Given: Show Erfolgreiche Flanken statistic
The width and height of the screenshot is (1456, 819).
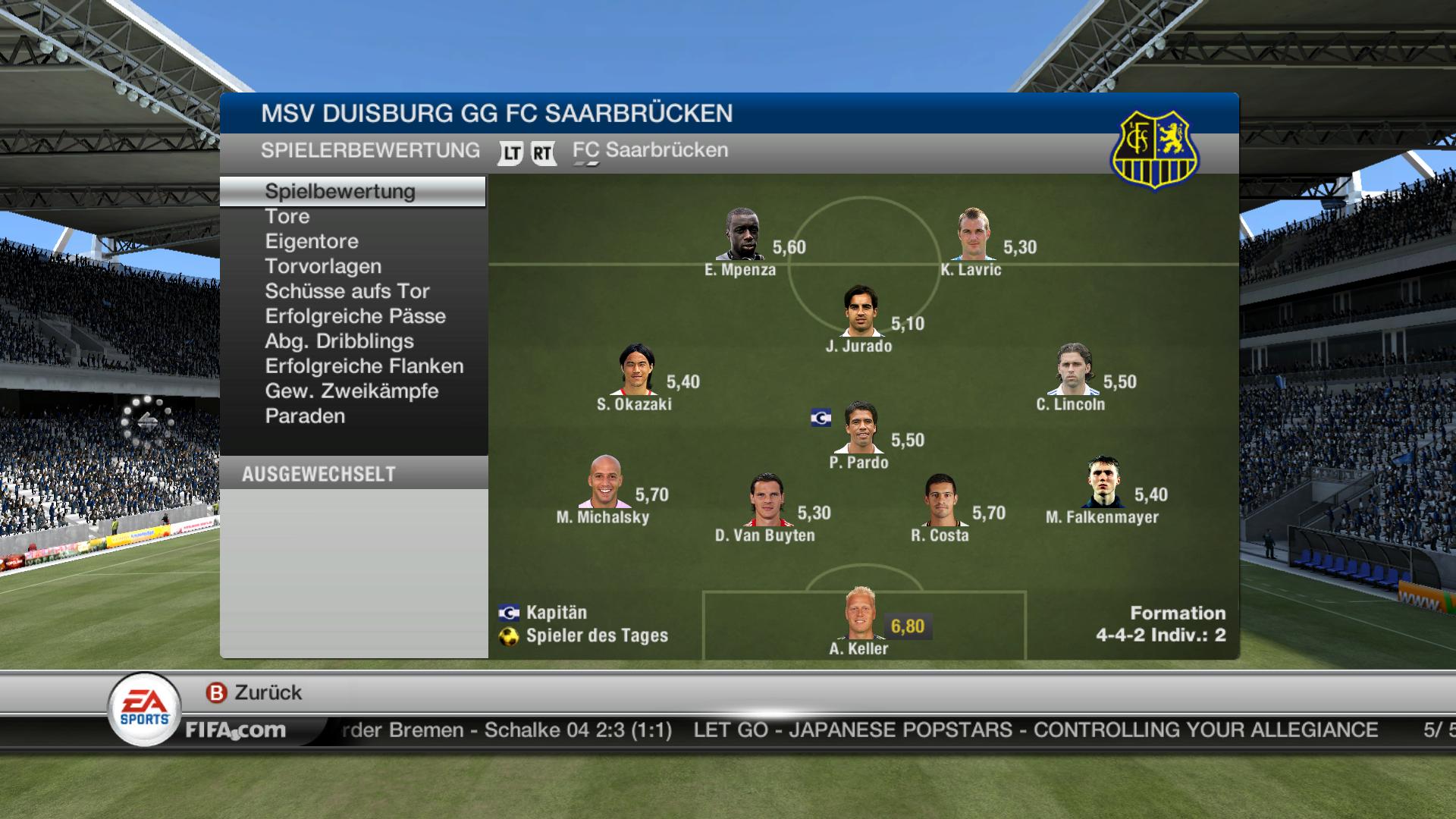Looking at the screenshot, I should [x=364, y=367].
